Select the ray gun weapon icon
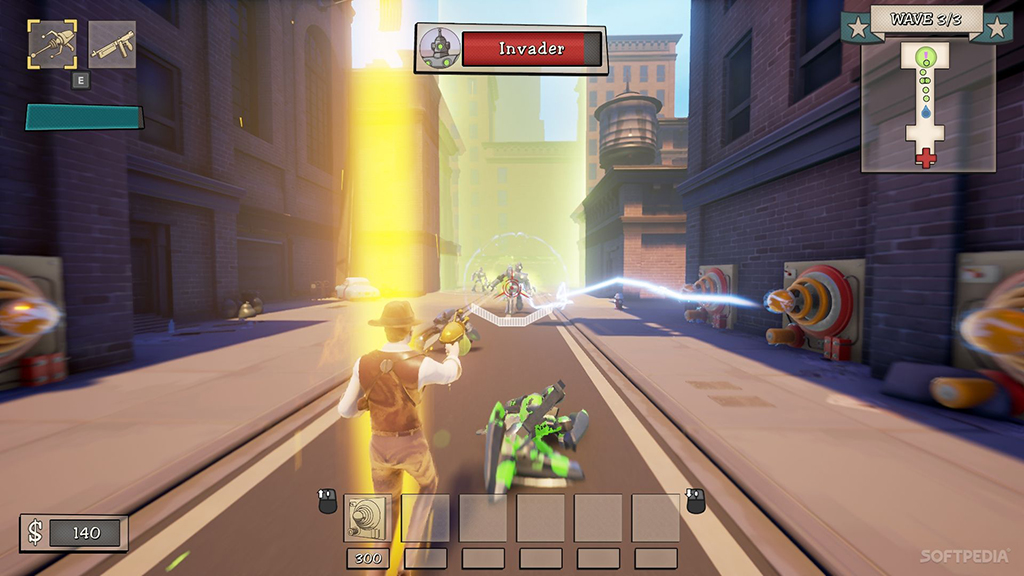This screenshot has width=1024, height=576. click(x=52, y=45)
